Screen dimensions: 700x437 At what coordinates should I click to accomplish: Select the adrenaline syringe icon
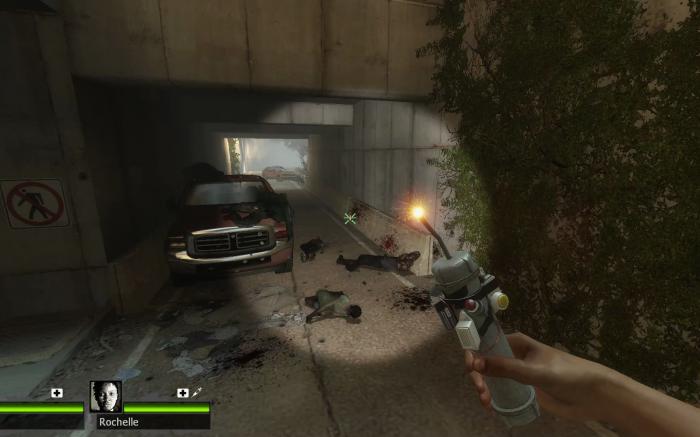click(197, 393)
